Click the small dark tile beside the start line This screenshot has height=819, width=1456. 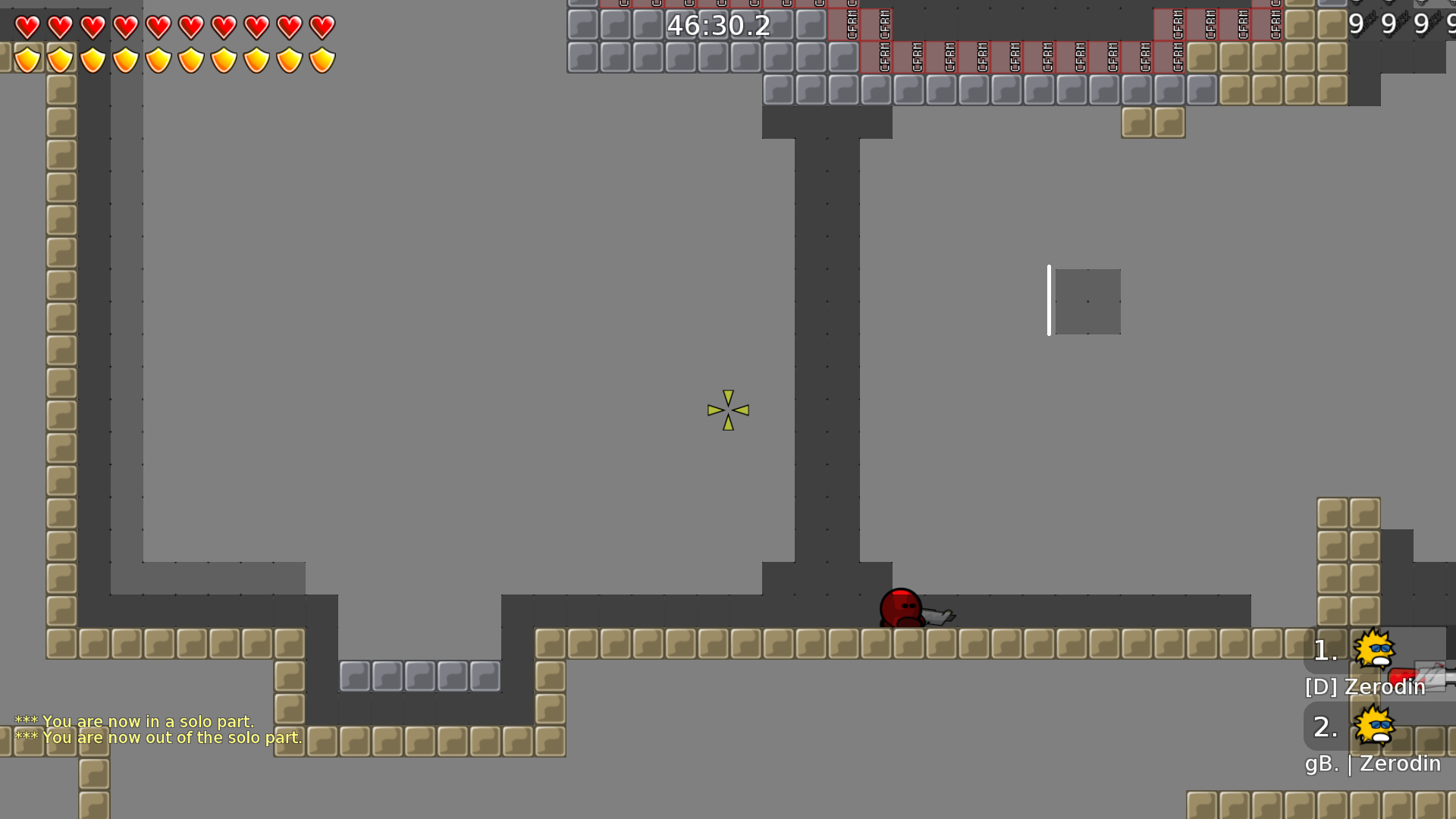[x=1087, y=301]
